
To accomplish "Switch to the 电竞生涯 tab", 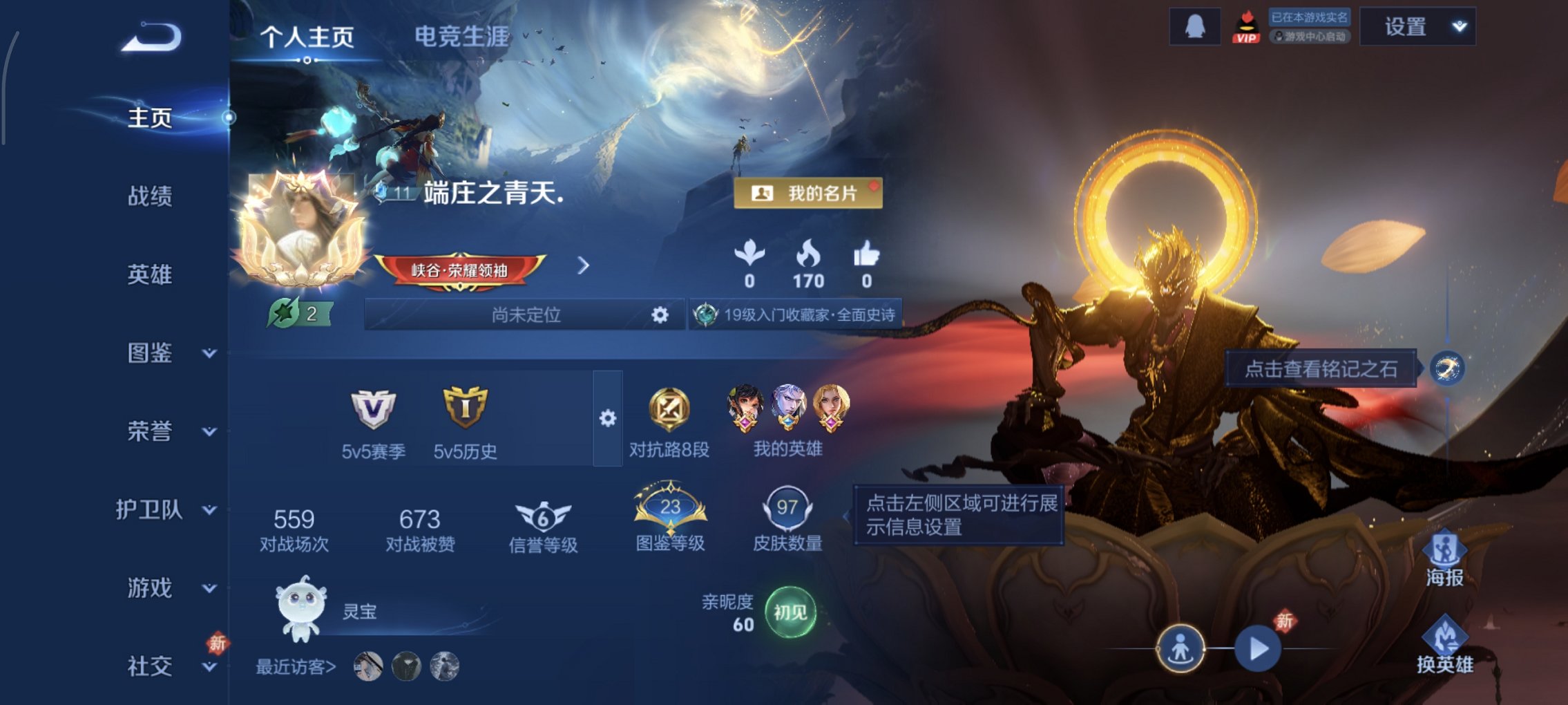I will pyautogui.click(x=461, y=37).
